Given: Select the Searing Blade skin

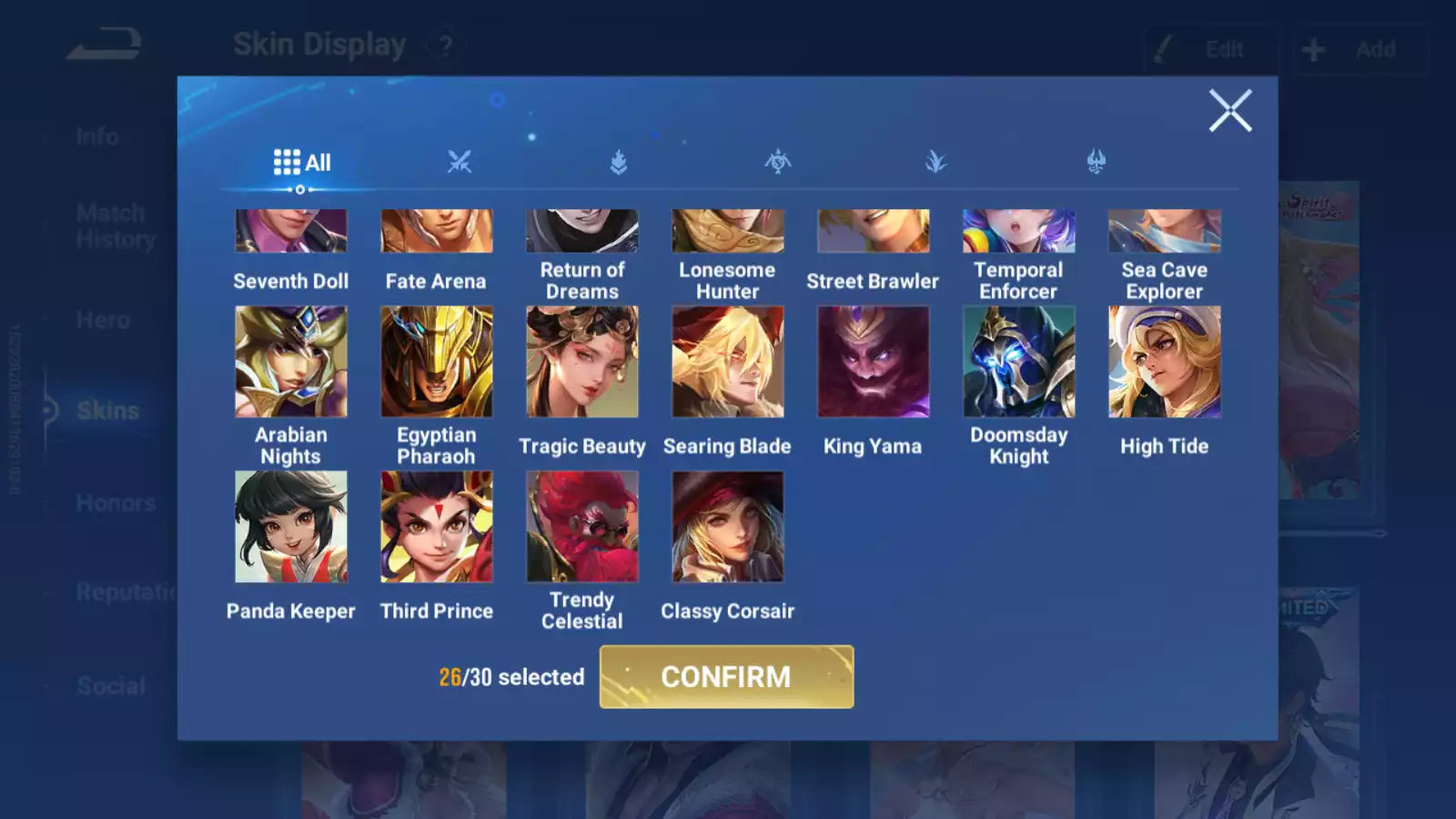Looking at the screenshot, I should click(x=728, y=362).
